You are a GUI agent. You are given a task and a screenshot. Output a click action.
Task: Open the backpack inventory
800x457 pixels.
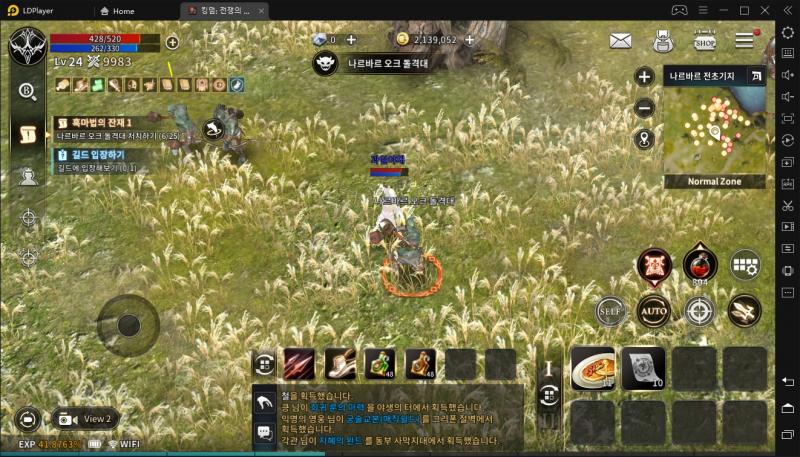click(x=662, y=41)
